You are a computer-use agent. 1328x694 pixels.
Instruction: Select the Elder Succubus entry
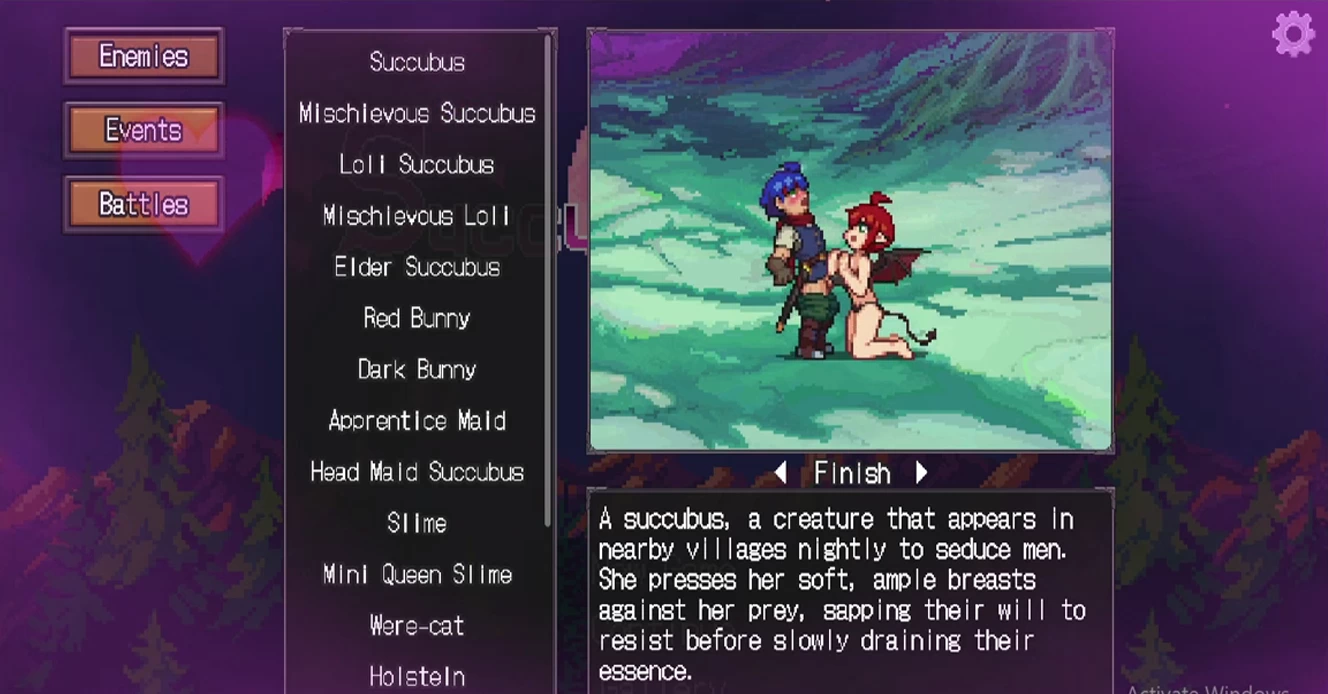point(417,267)
